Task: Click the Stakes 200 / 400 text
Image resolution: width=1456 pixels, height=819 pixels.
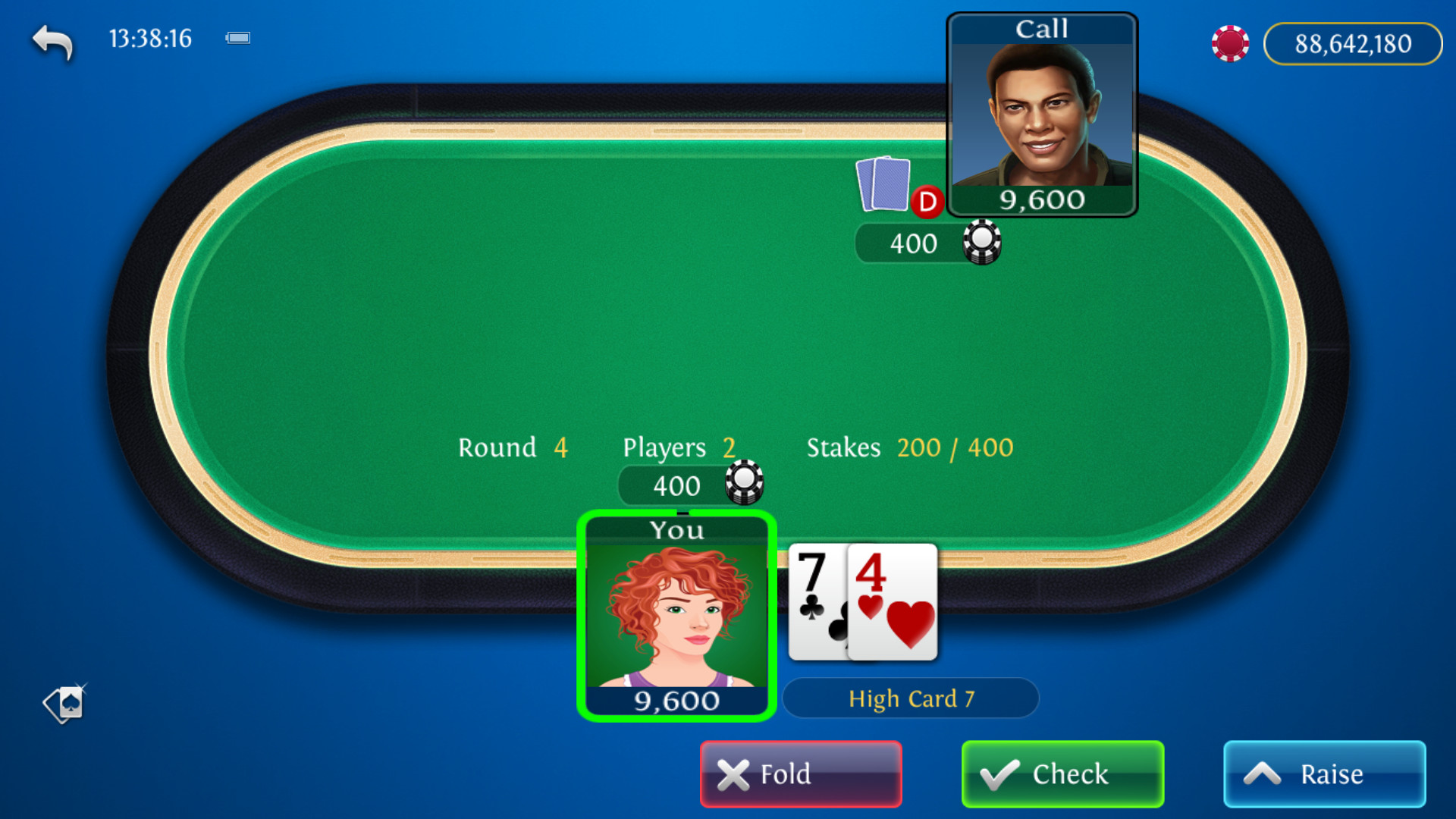Action: [x=909, y=447]
